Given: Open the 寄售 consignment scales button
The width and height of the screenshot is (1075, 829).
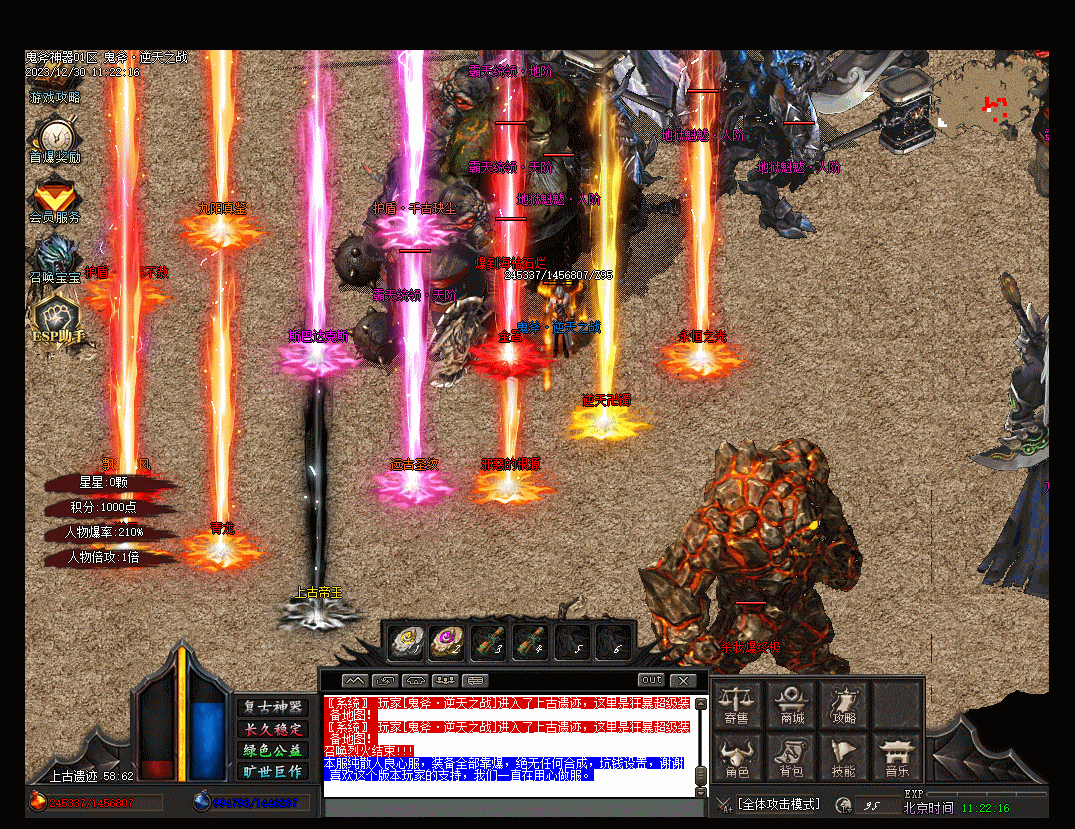Looking at the screenshot, I should pyautogui.click(x=737, y=704).
